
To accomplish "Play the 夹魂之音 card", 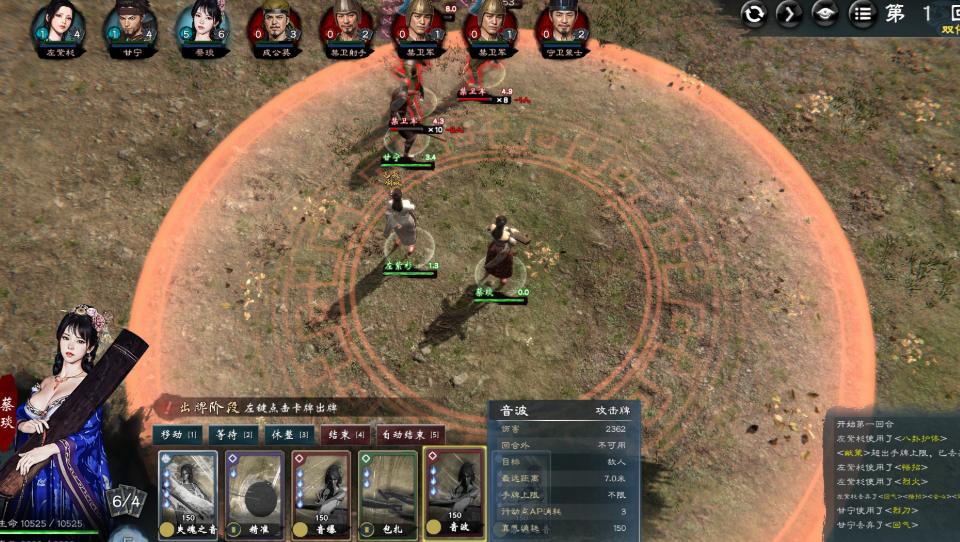I will click(188, 495).
